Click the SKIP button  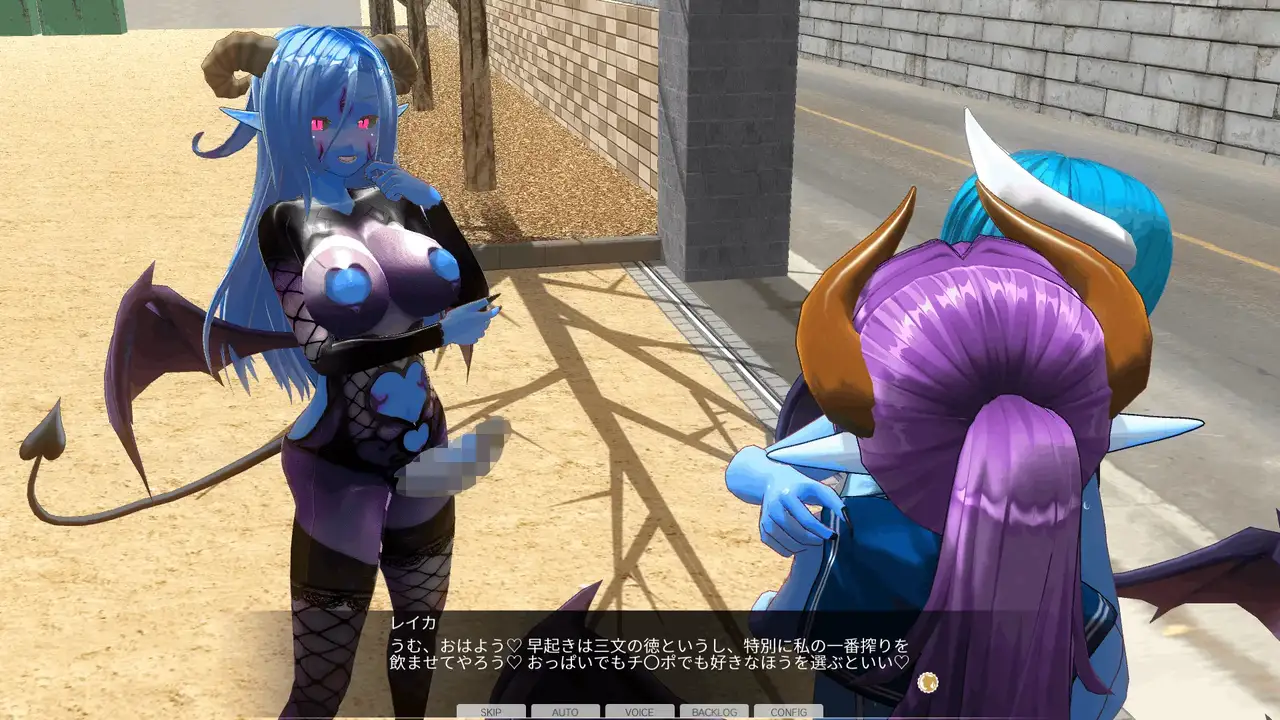coord(491,712)
